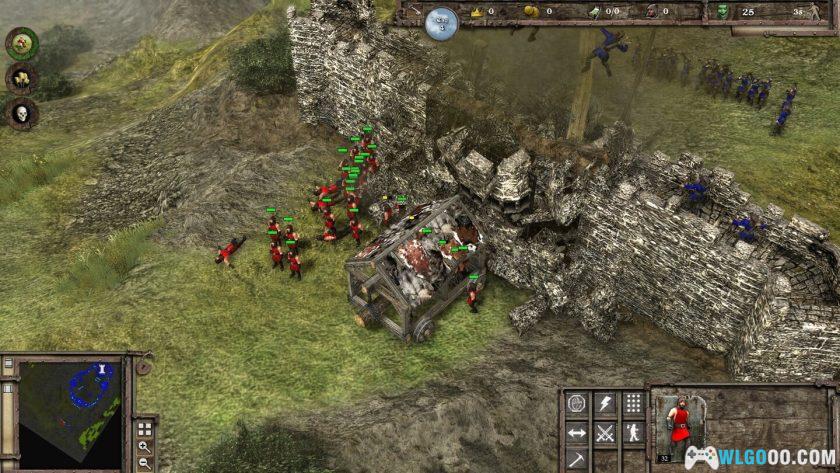Zoom in with the plus magnifier button

pyautogui.click(x=144, y=446)
